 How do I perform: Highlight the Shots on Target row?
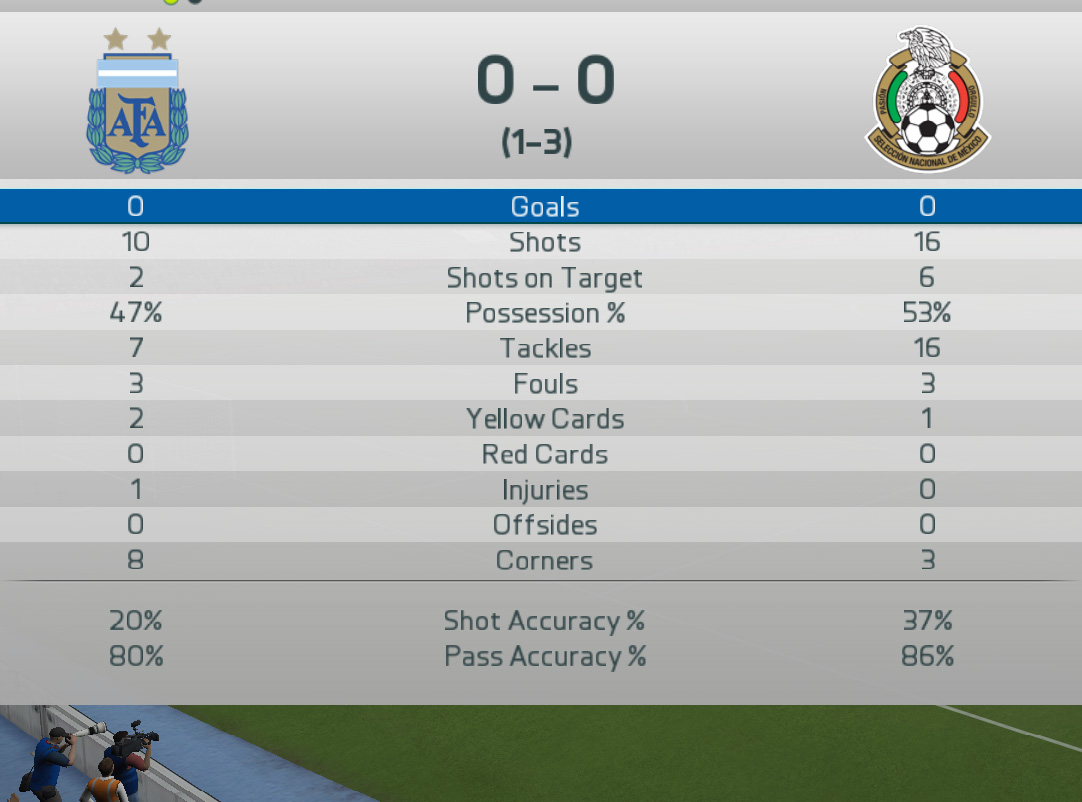point(544,278)
